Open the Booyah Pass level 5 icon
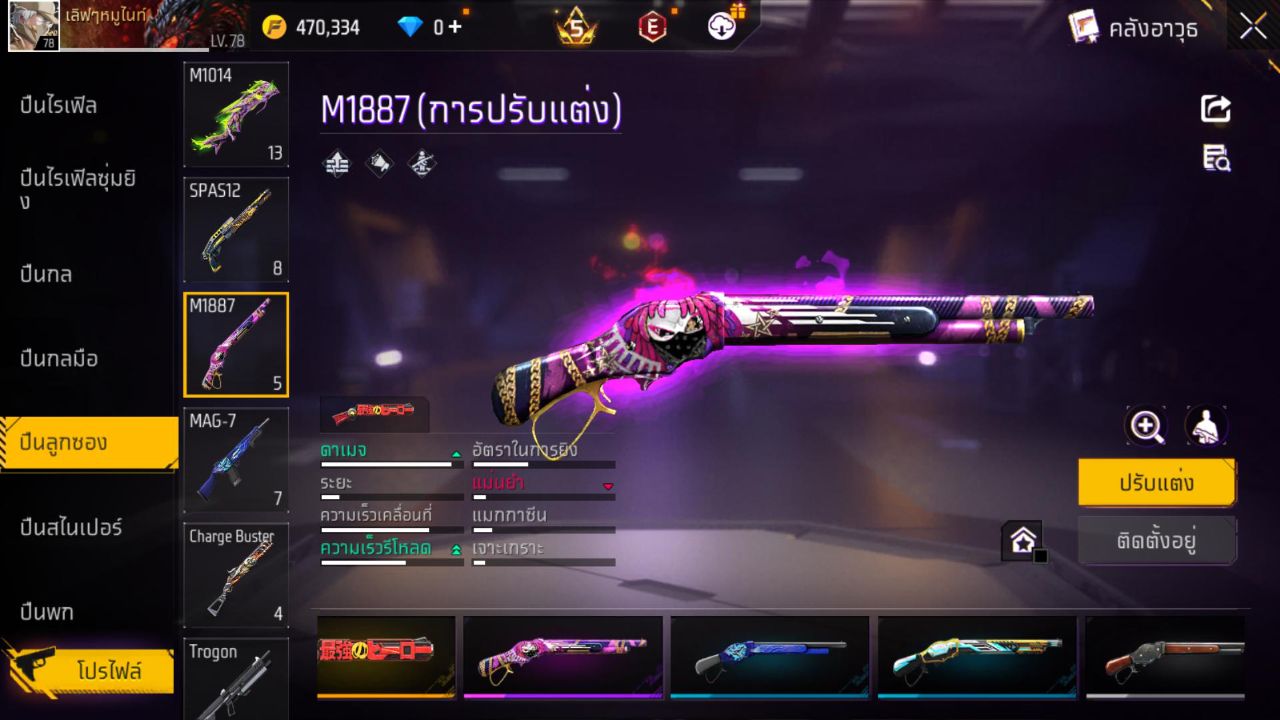The width and height of the screenshot is (1280, 720). click(x=576, y=27)
